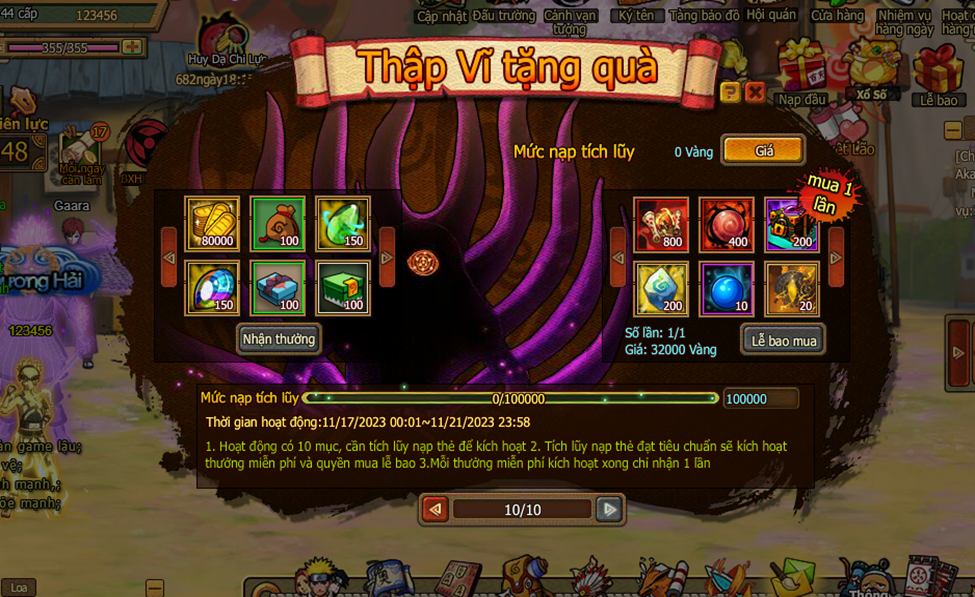Go to the next page of tiers
Image resolution: width=975 pixels, height=597 pixels.
608,509
